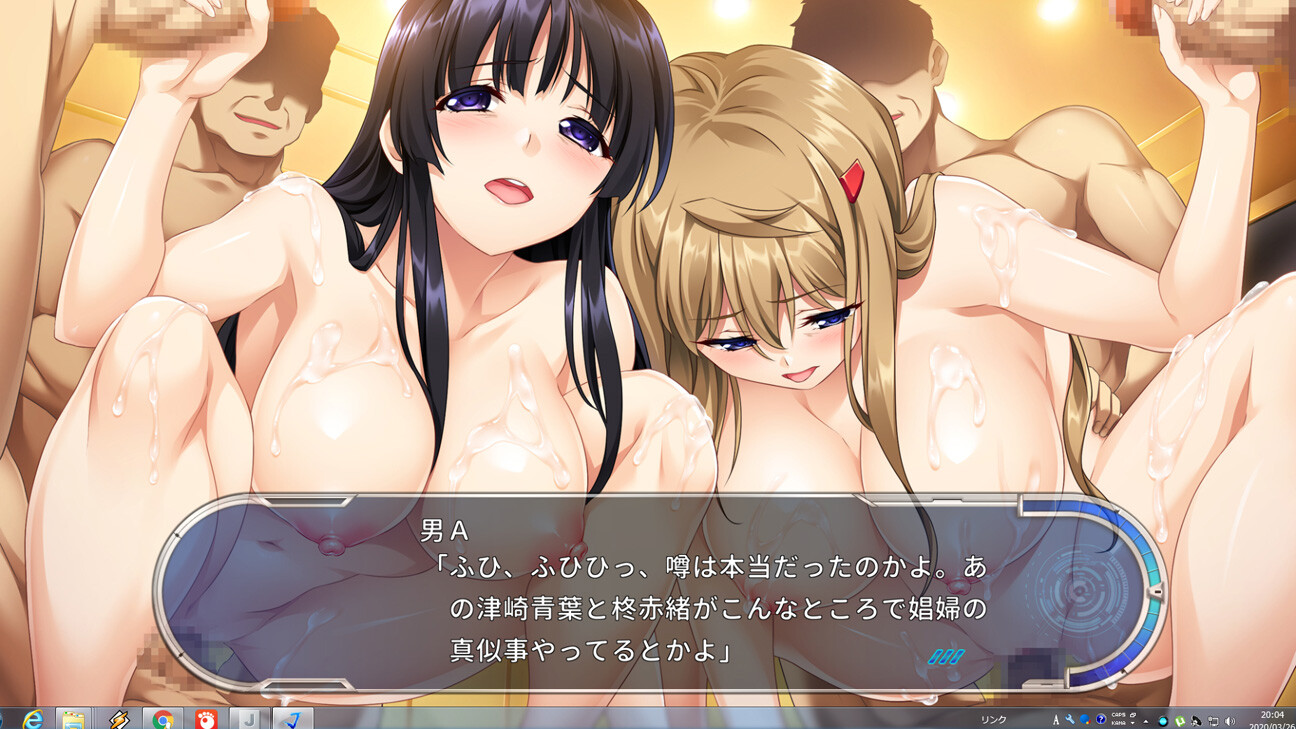
Task: Open the speaker volume tray icon
Action: tap(1229, 721)
